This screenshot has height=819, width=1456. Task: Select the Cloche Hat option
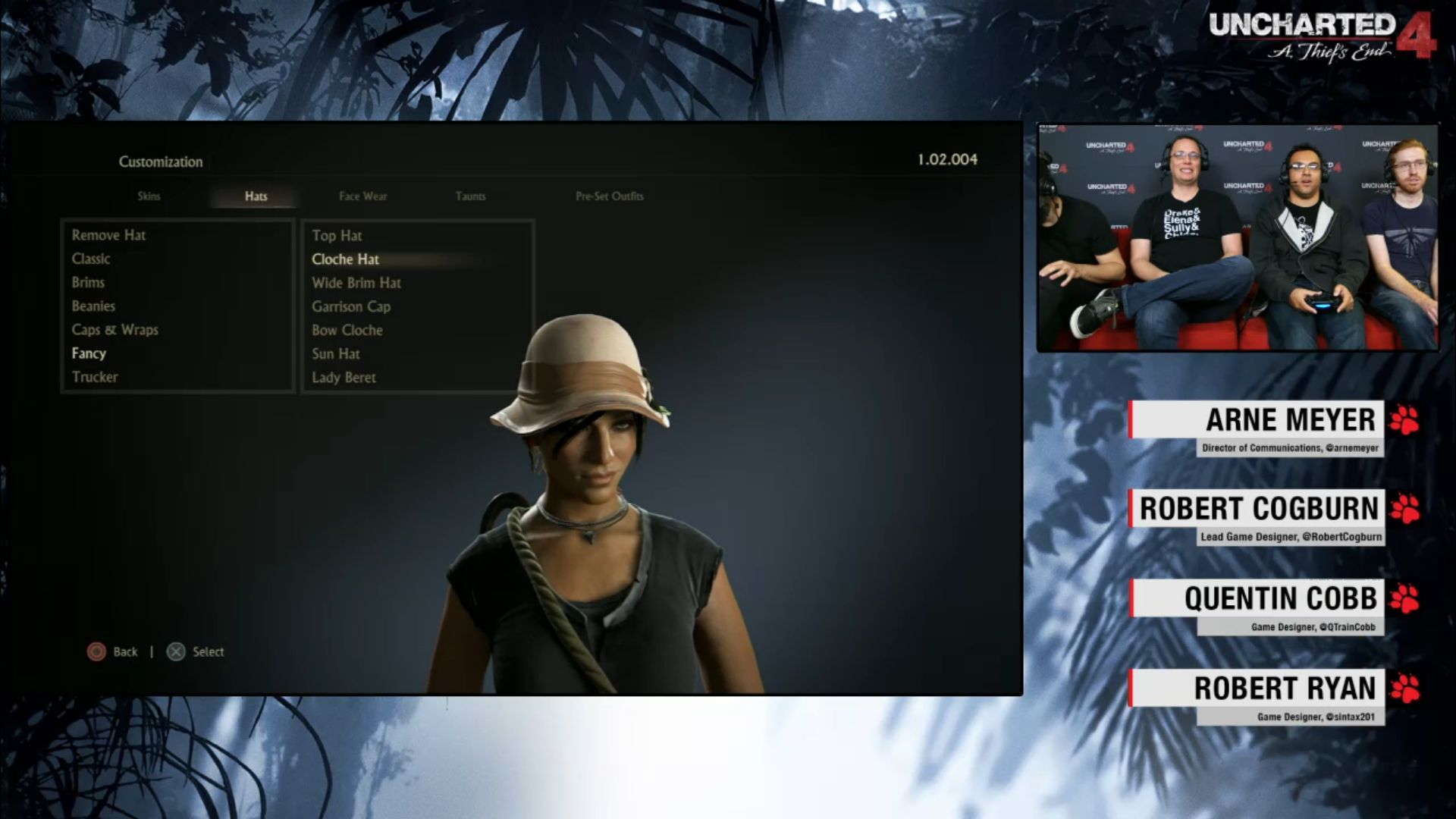(346, 259)
